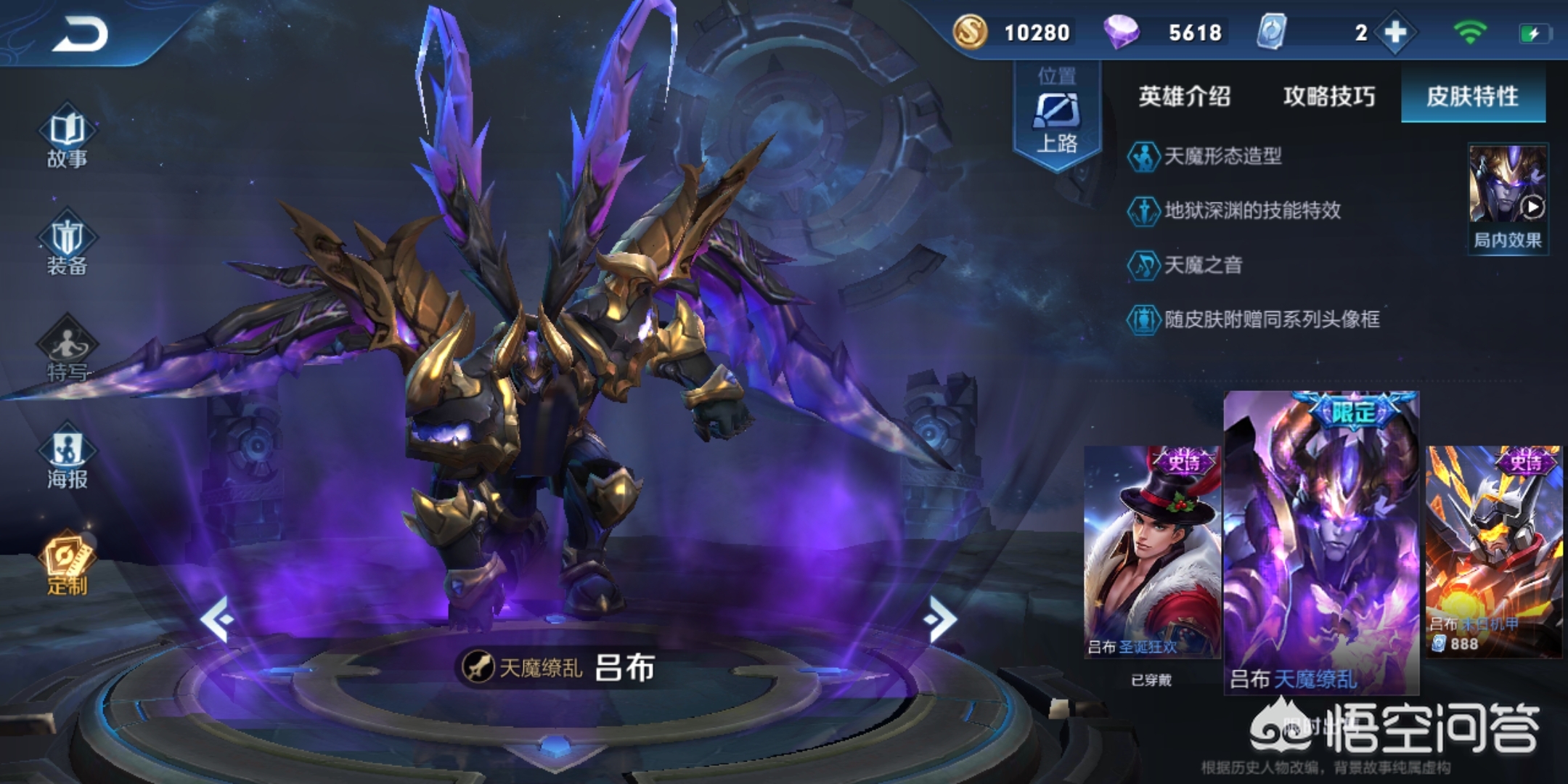The height and width of the screenshot is (784, 1568).
Task: Select the 末日机甲 skin card
Action: [1494, 552]
